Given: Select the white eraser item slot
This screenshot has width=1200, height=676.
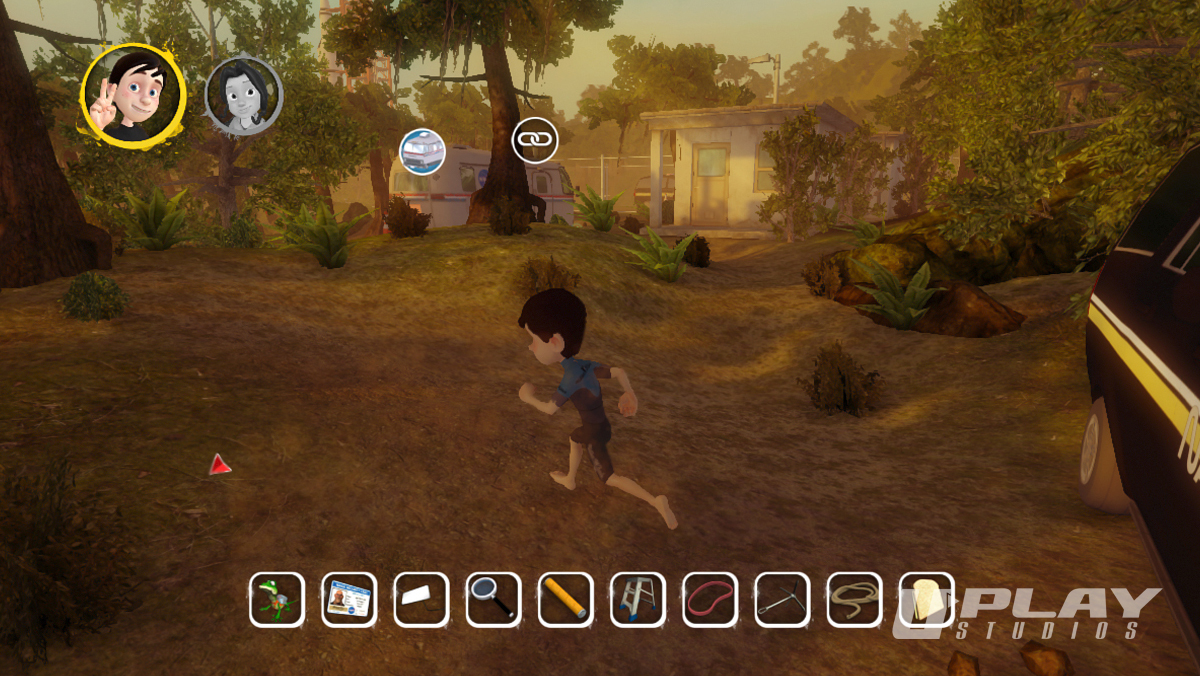Looking at the screenshot, I should coord(421,599).
